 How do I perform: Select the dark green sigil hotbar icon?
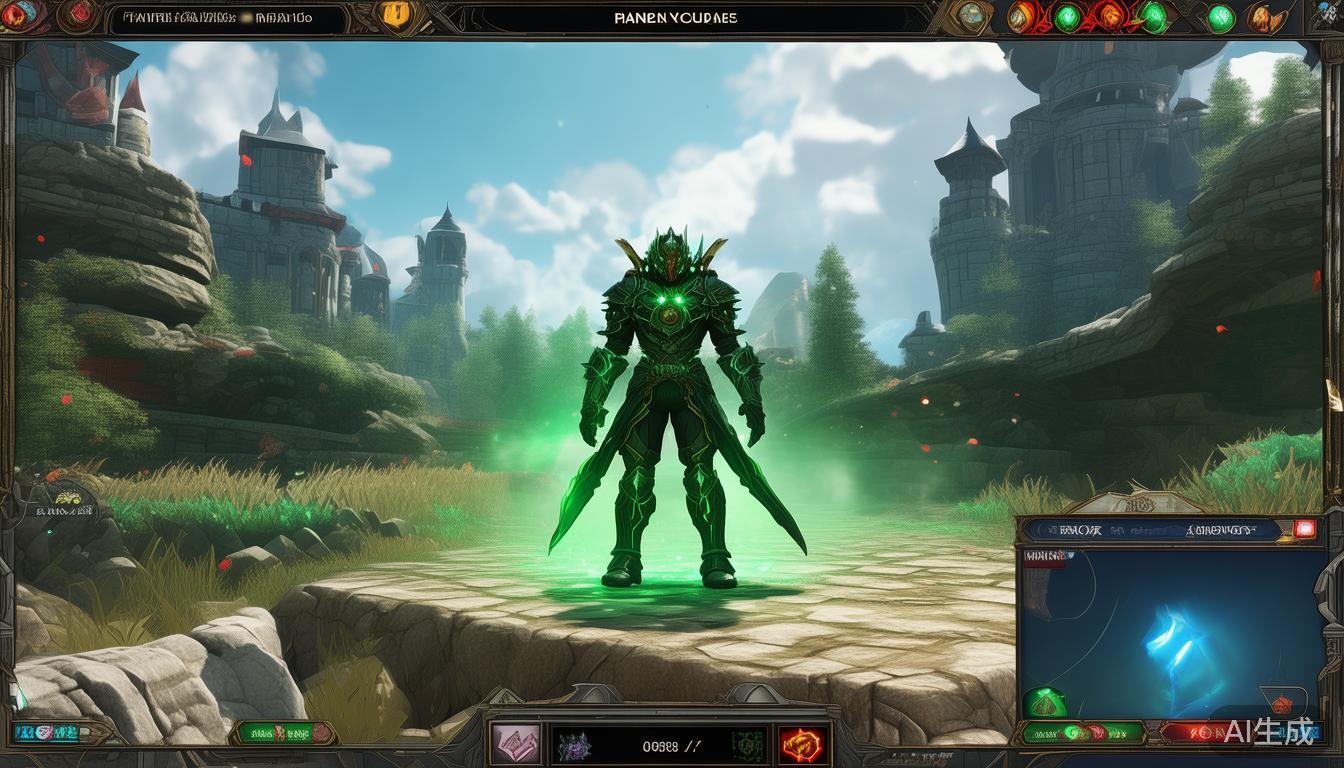pos(746,744)
